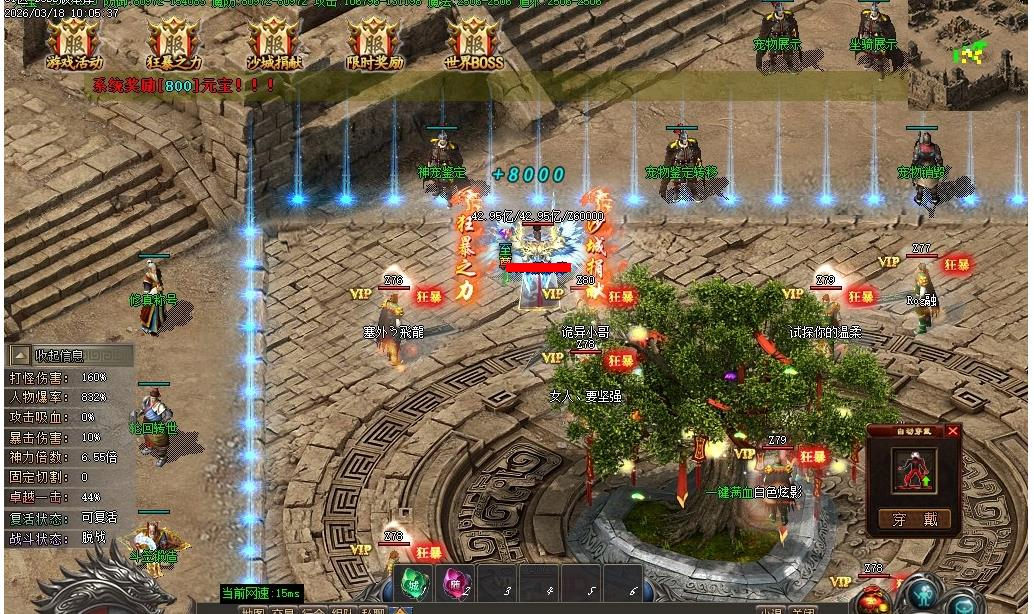Open the 限时奖励 timed rewards icon

click(x=374, y=43)
